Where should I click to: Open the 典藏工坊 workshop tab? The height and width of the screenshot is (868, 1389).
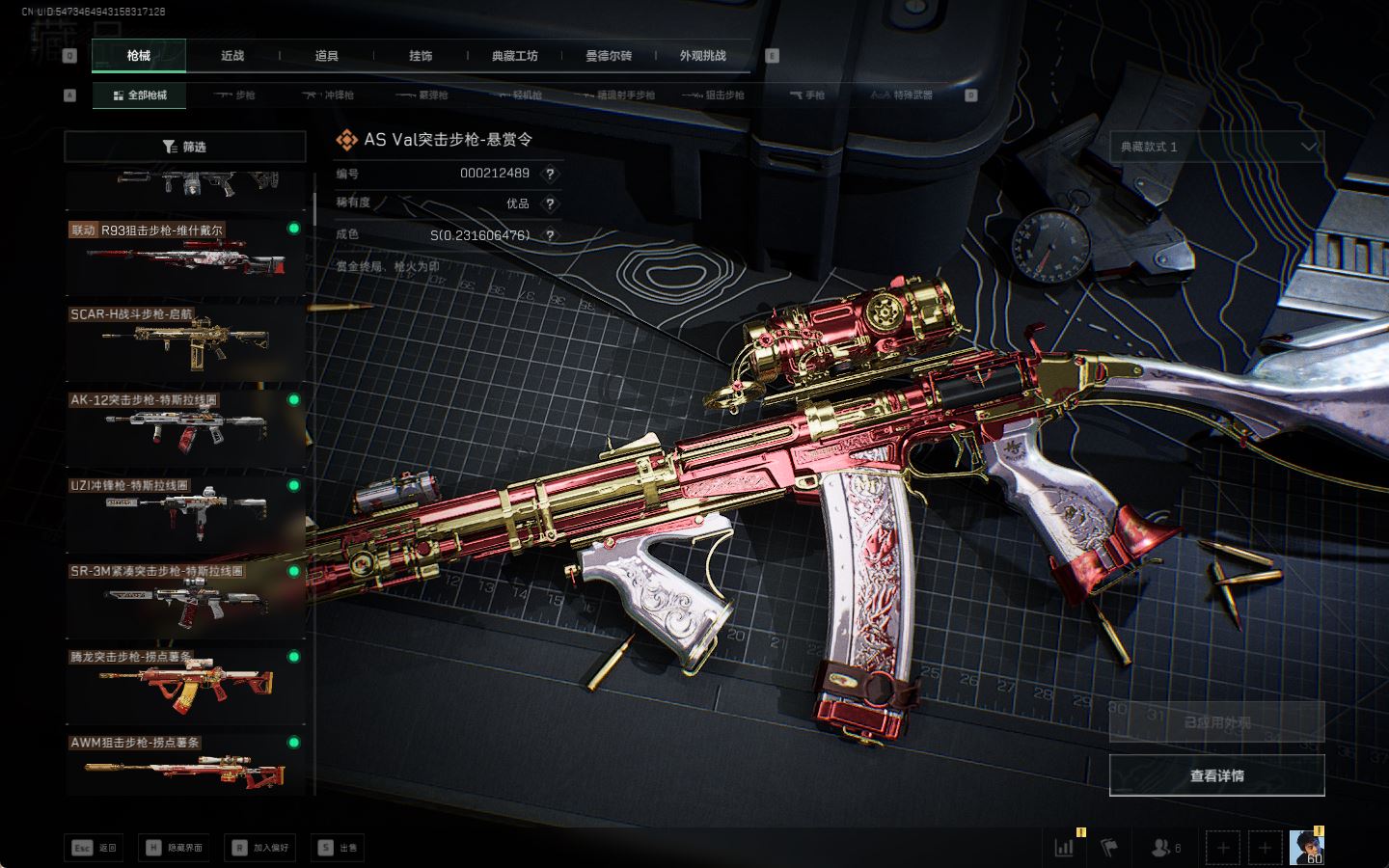point(514,56)
